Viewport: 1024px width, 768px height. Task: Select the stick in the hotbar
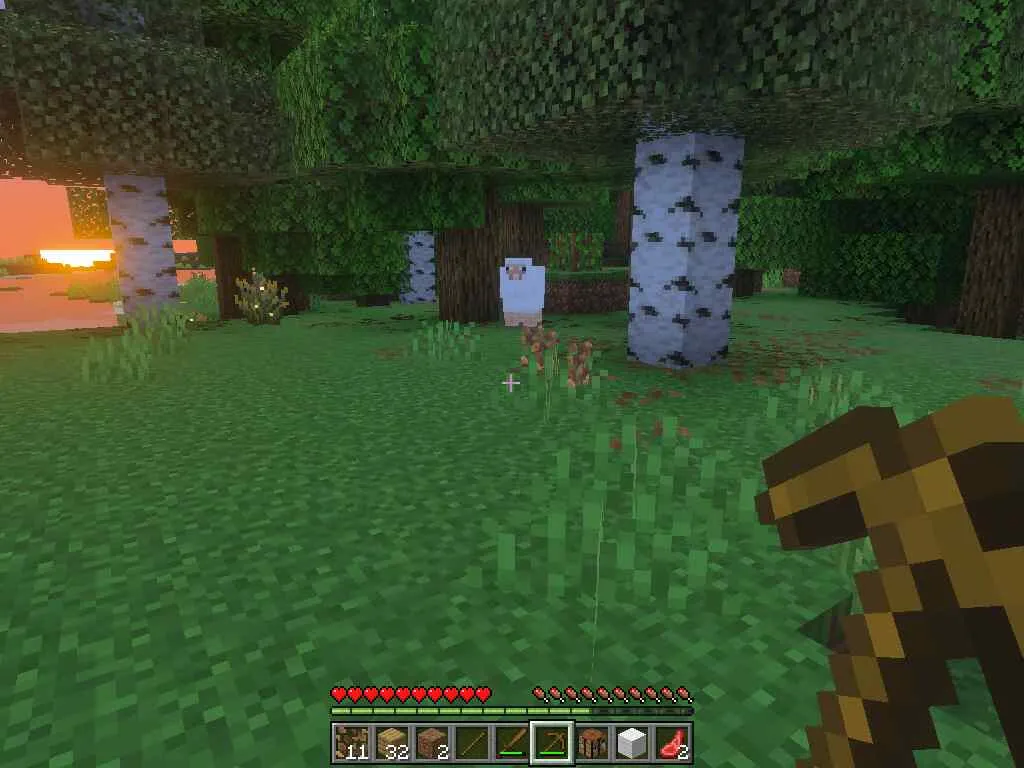[471, 742]
